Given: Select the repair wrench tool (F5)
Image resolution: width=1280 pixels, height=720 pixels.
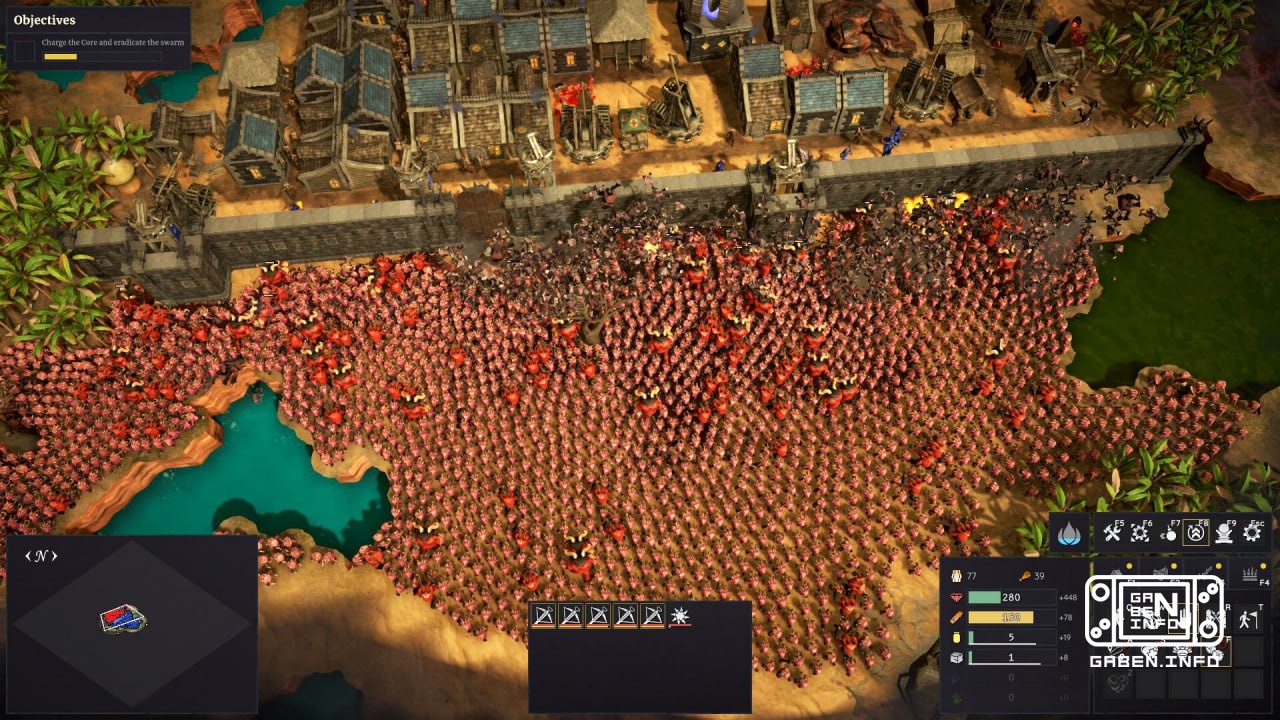Looking at the screenshot, I should point(1111,530).
